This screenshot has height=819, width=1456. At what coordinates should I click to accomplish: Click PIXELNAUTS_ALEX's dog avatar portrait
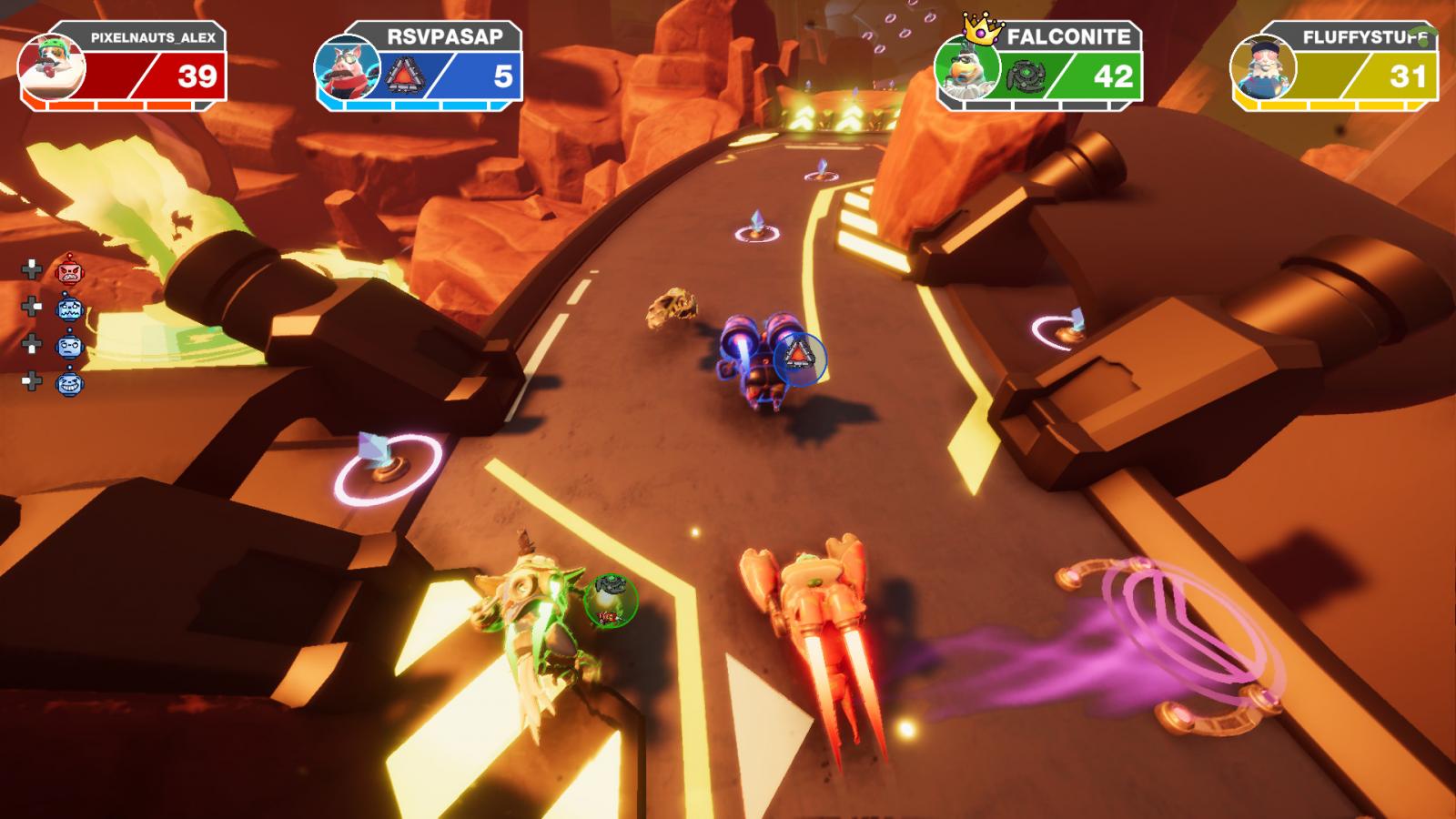(x=51, y=67)
